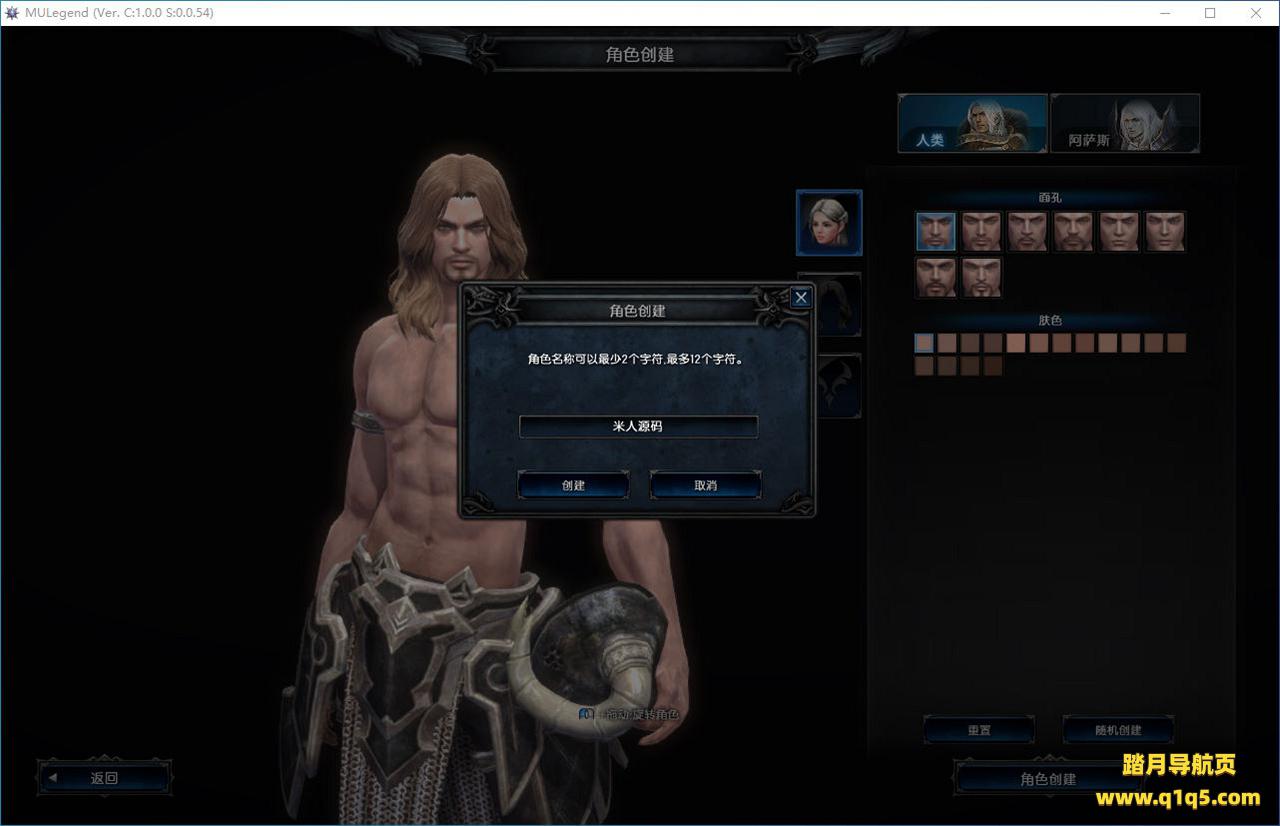Confirm character creation with 创建 button

573,485
